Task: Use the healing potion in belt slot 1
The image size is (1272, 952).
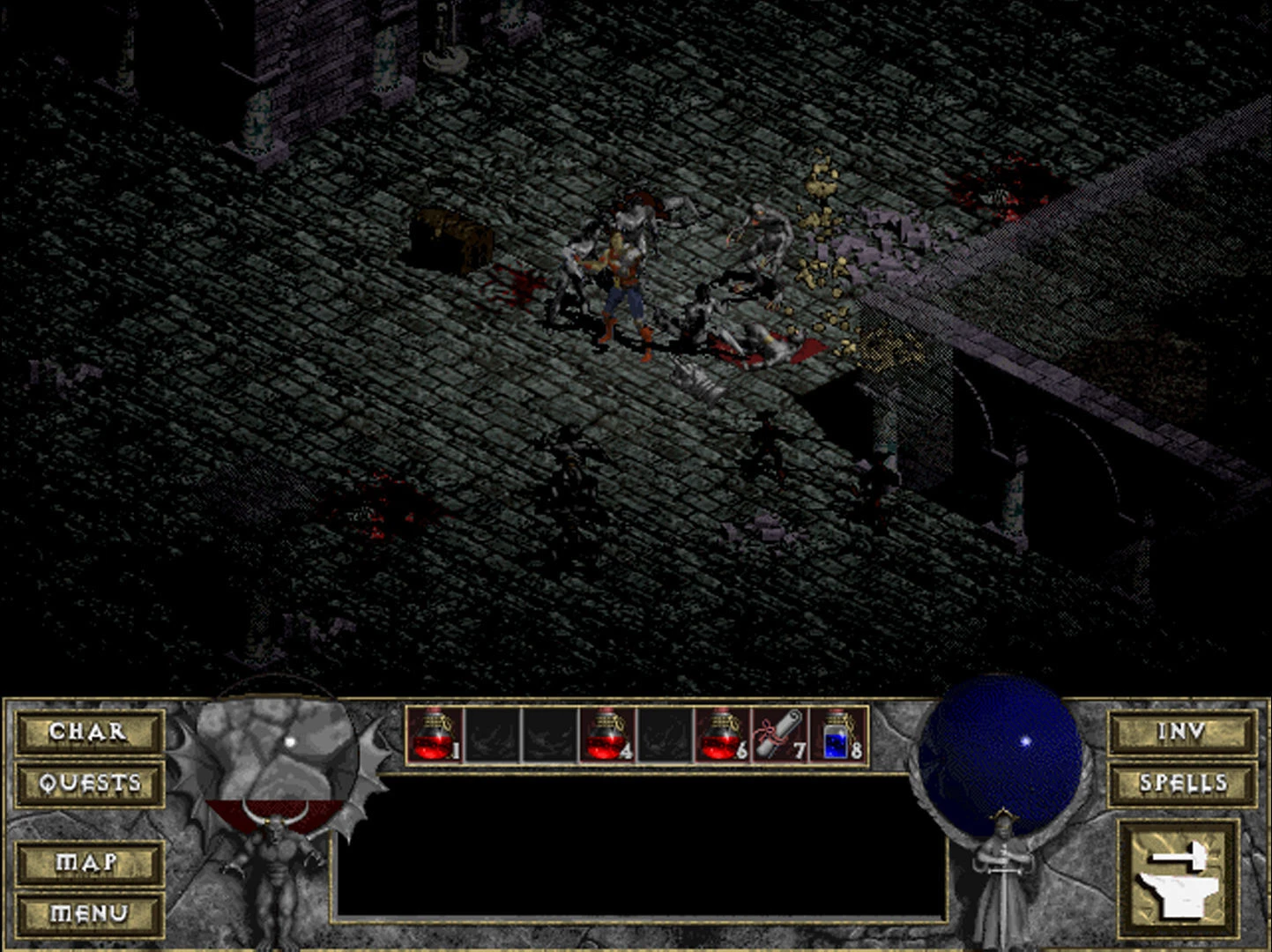Action: click(435, 734)
